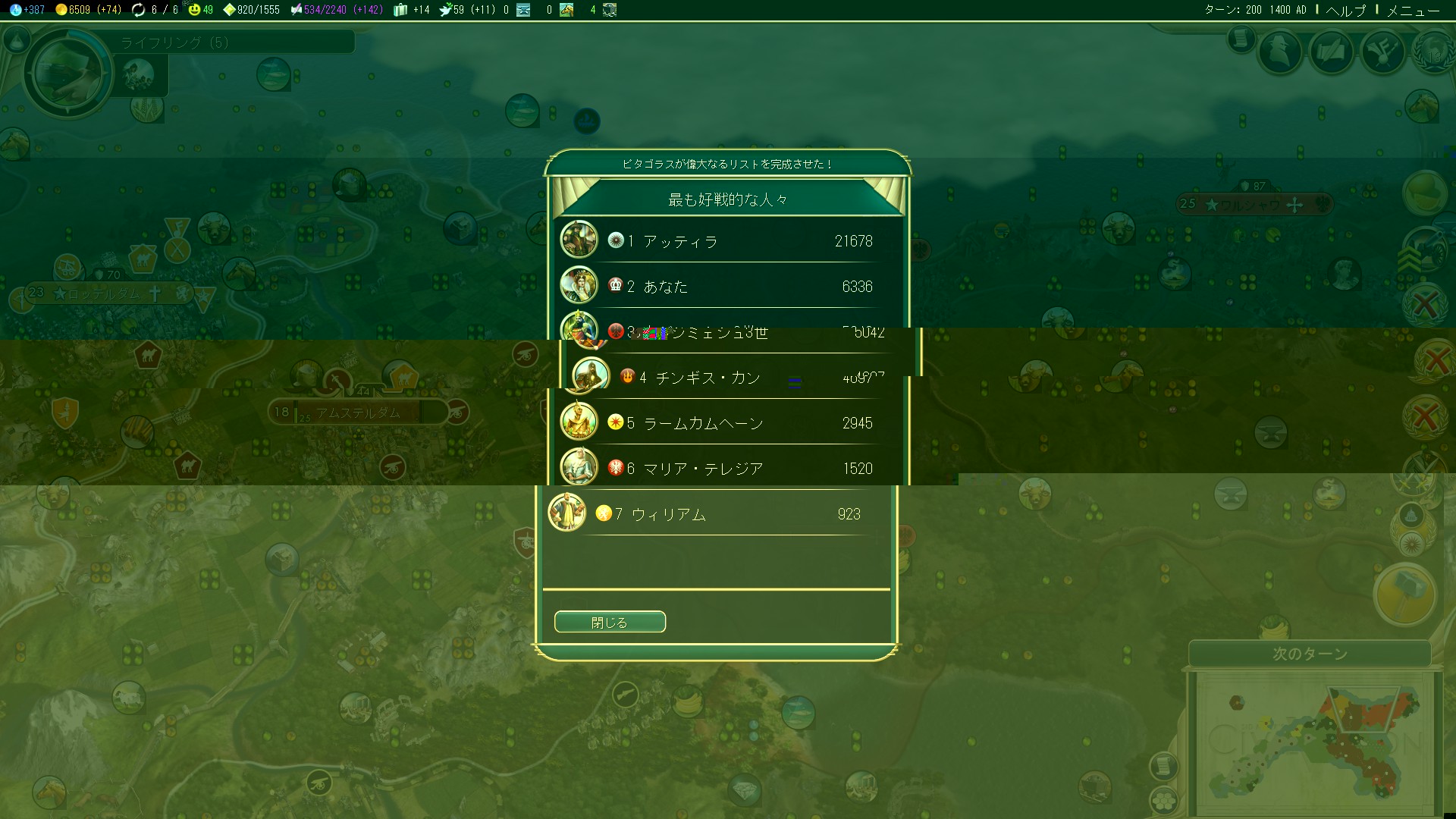Screen dimensions: 1456x819
Task: Select the ラームカムヘーン ranking entry
Action: [728, 423]
